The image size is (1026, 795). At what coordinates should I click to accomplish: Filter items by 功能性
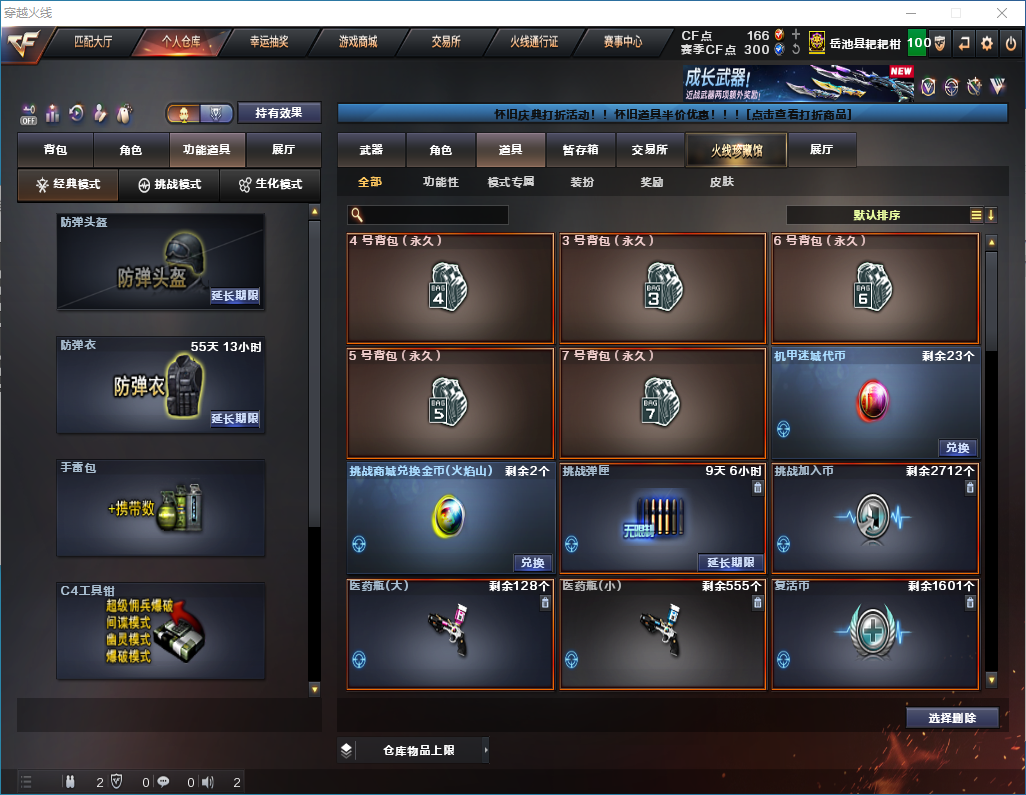tap(440, 183)
